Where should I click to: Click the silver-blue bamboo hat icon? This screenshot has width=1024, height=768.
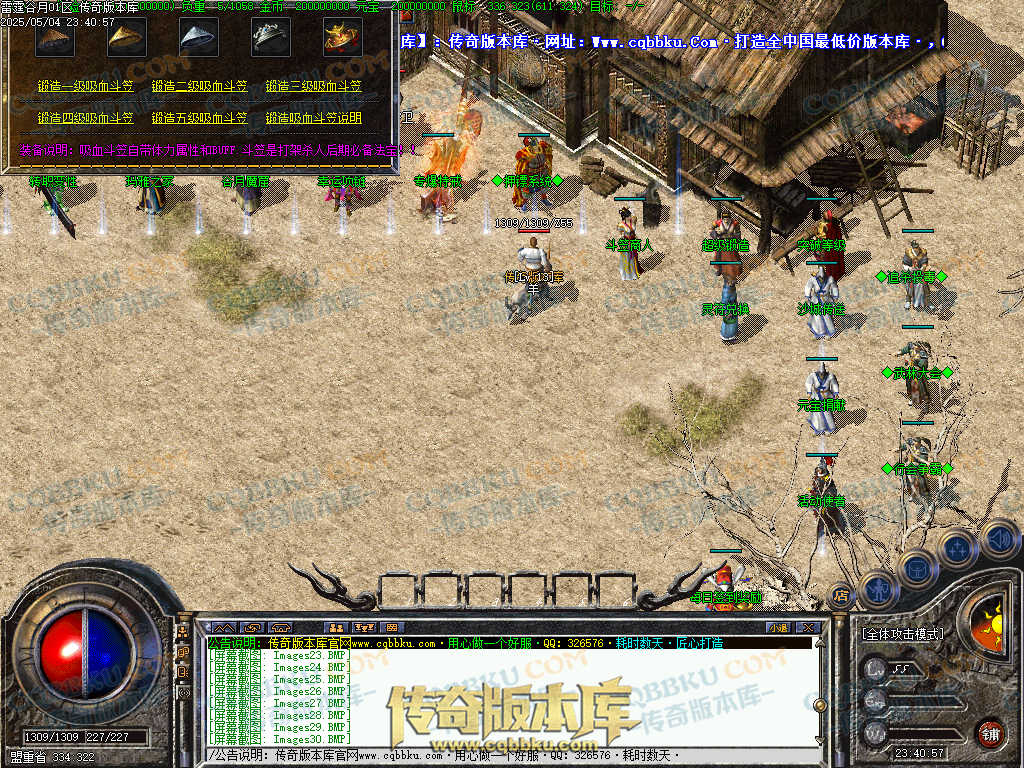point(199,38)
